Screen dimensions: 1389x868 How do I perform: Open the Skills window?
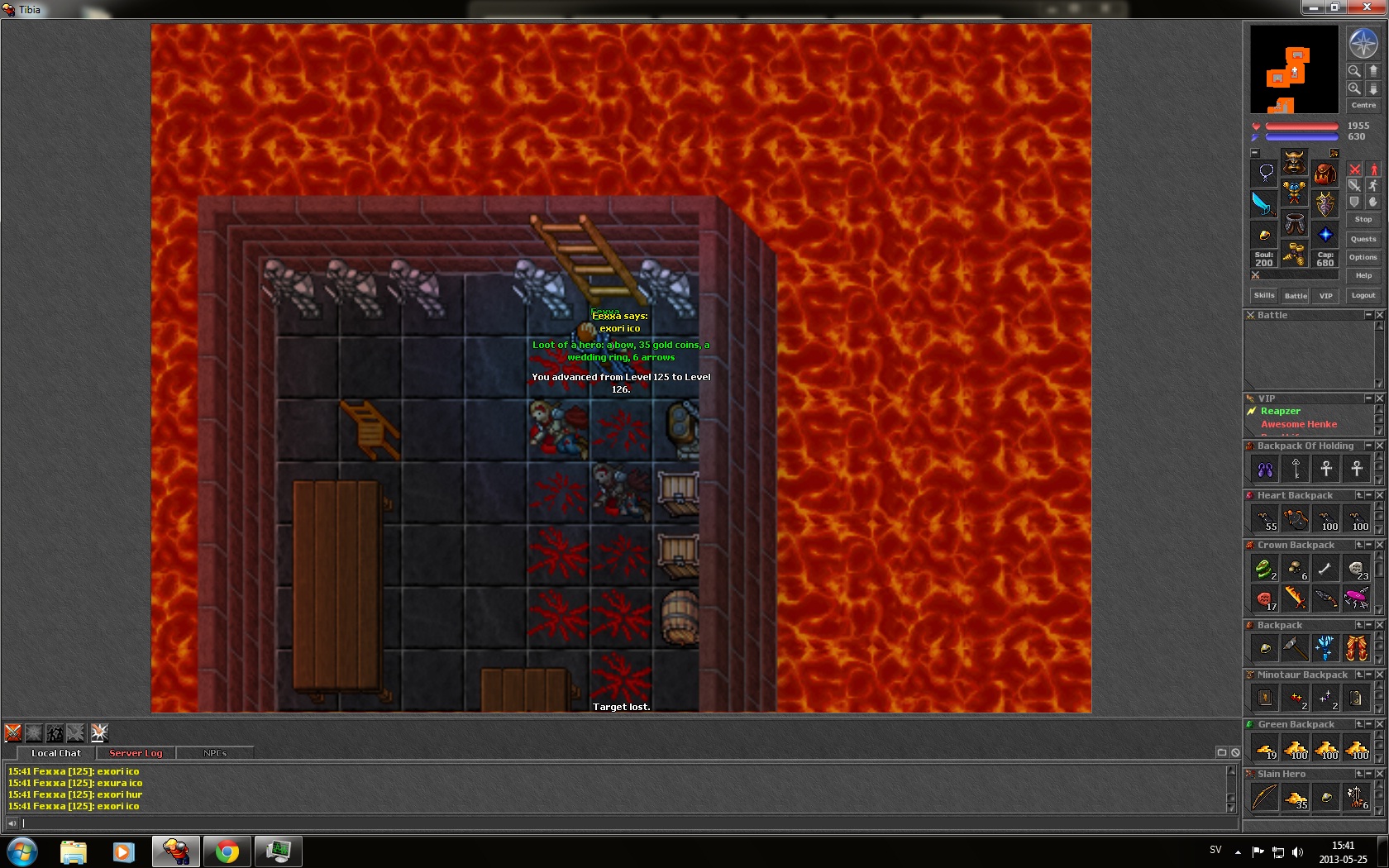(1264, 295)
